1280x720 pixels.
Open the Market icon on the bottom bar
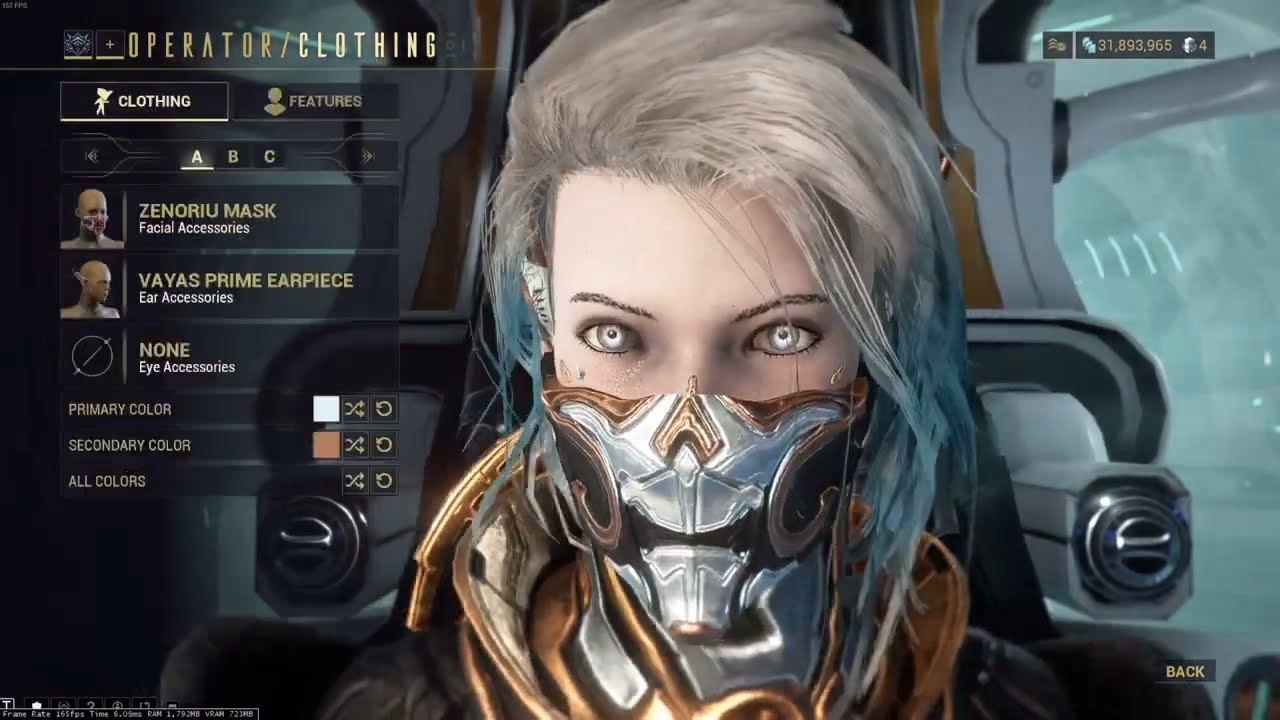(x=36, y=703)
